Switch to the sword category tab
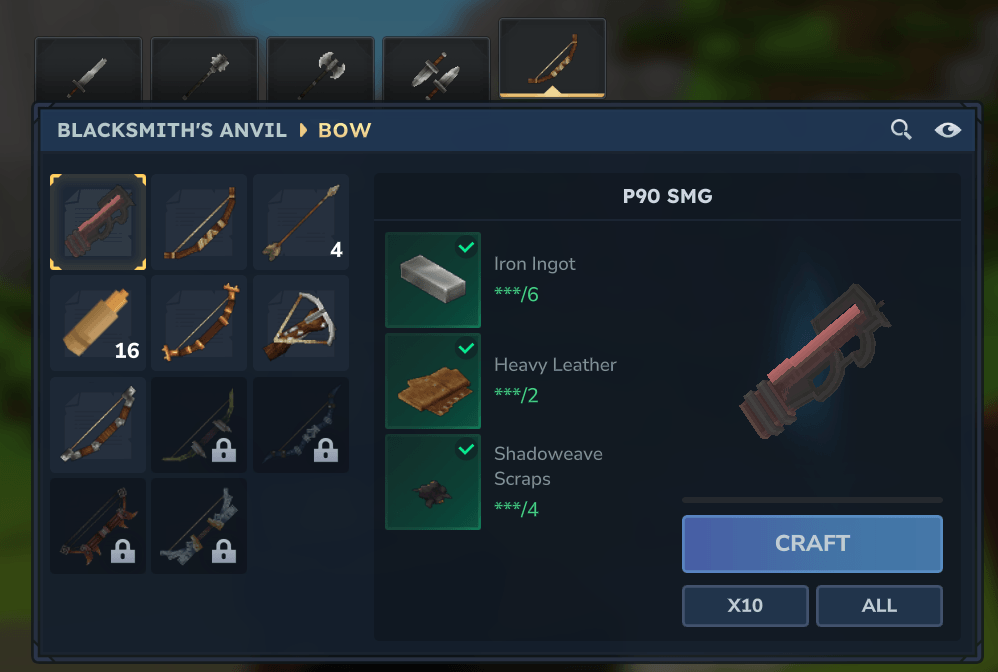 [x=88, y=70]
